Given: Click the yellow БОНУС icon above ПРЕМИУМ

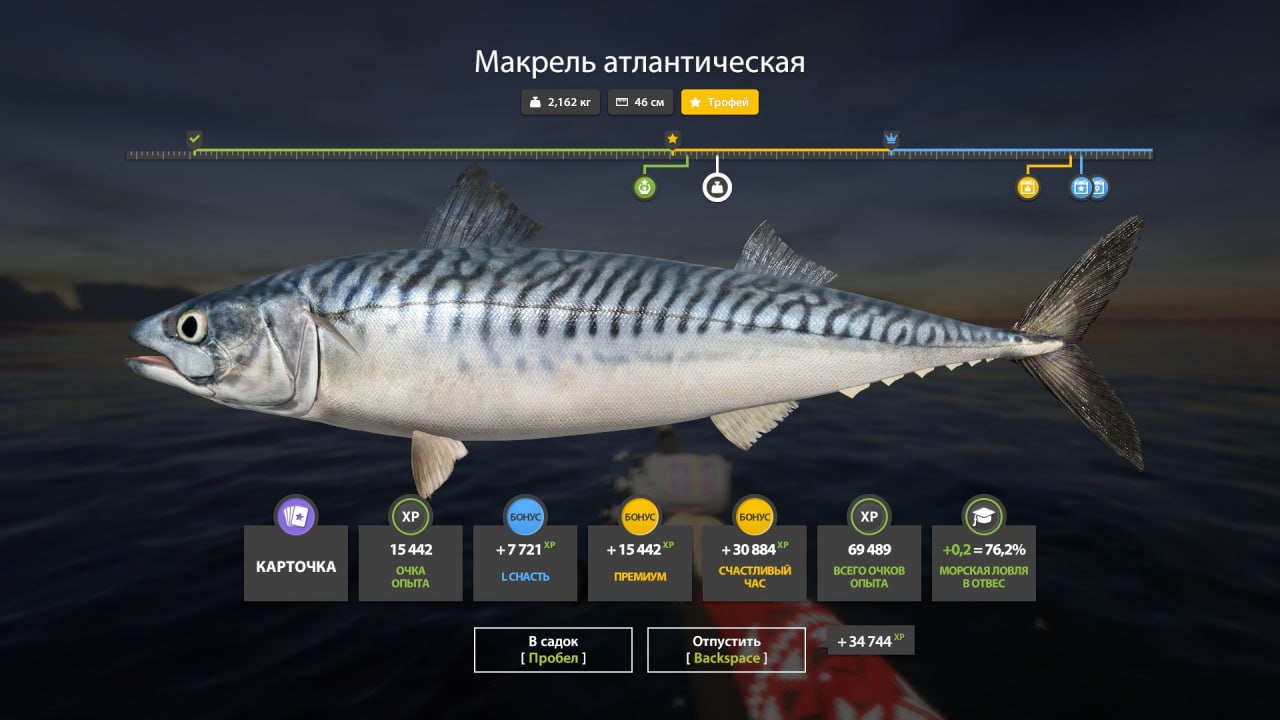Looking at the screenshot, I should tap(639, 517).
